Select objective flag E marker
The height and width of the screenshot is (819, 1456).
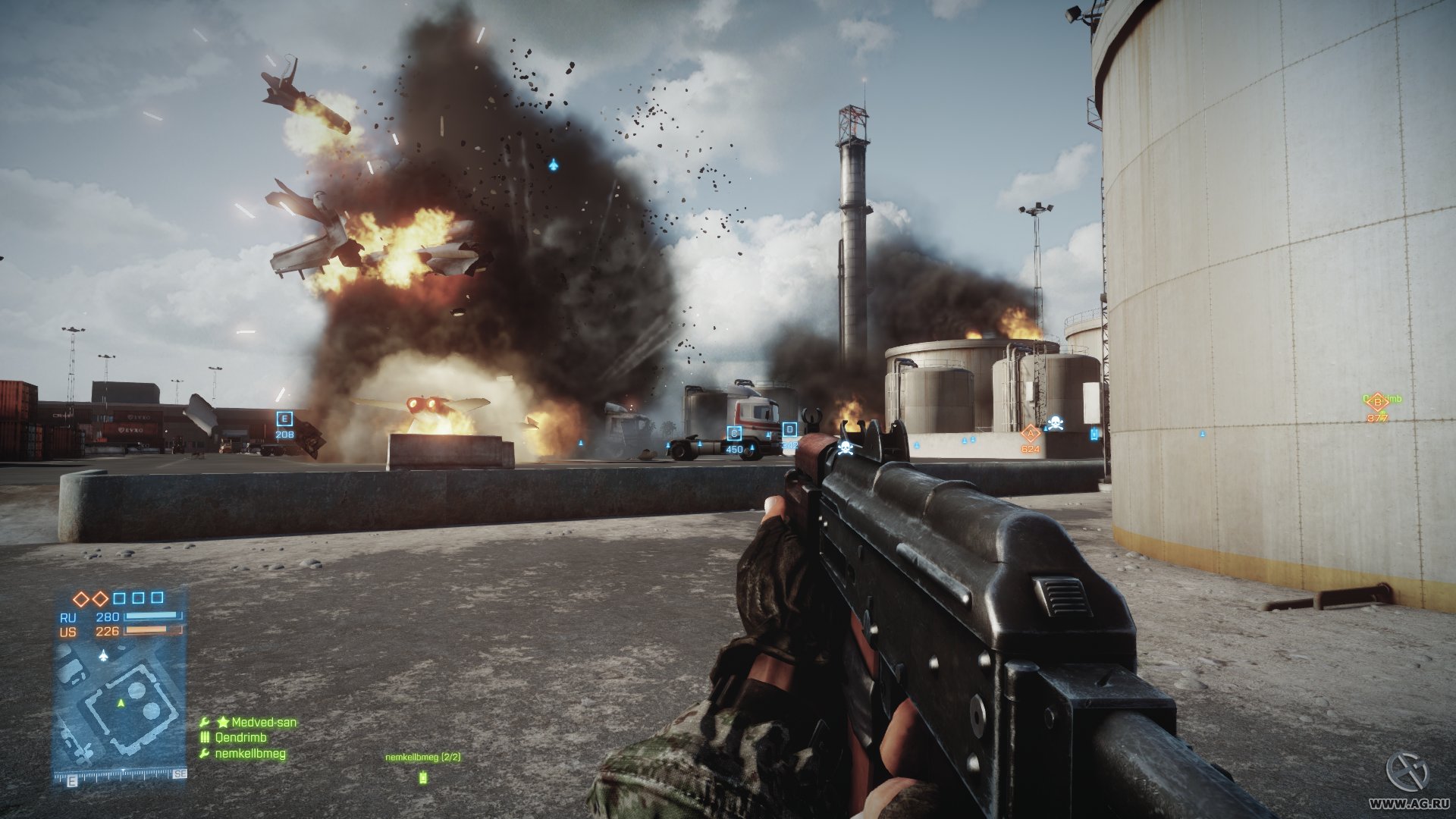[284, 419]
